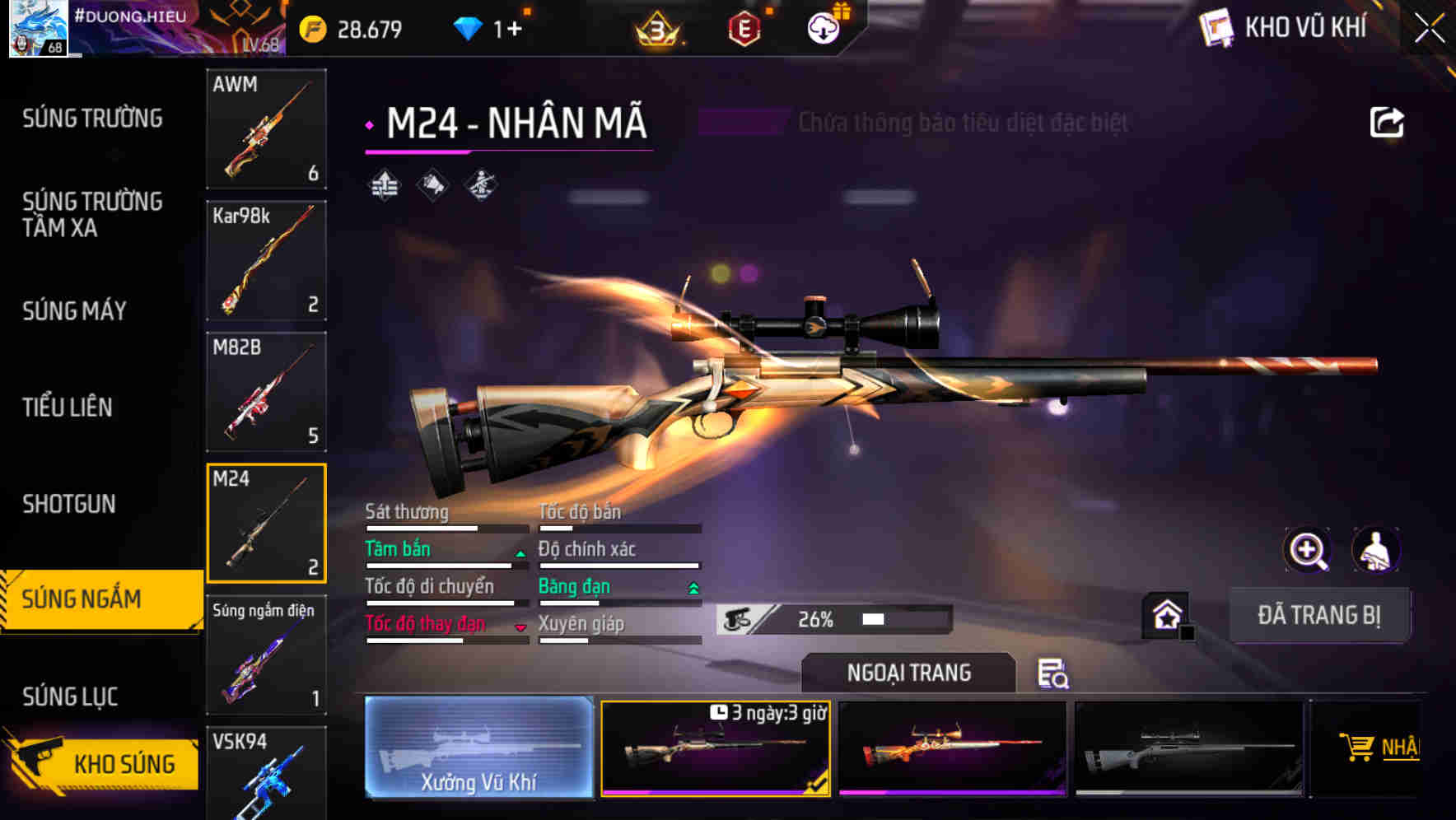The width and height of the screenshot is (1456, 820).
Task: Select the Kar98k thumbnail in weapon list
Action: coord(266,259)
